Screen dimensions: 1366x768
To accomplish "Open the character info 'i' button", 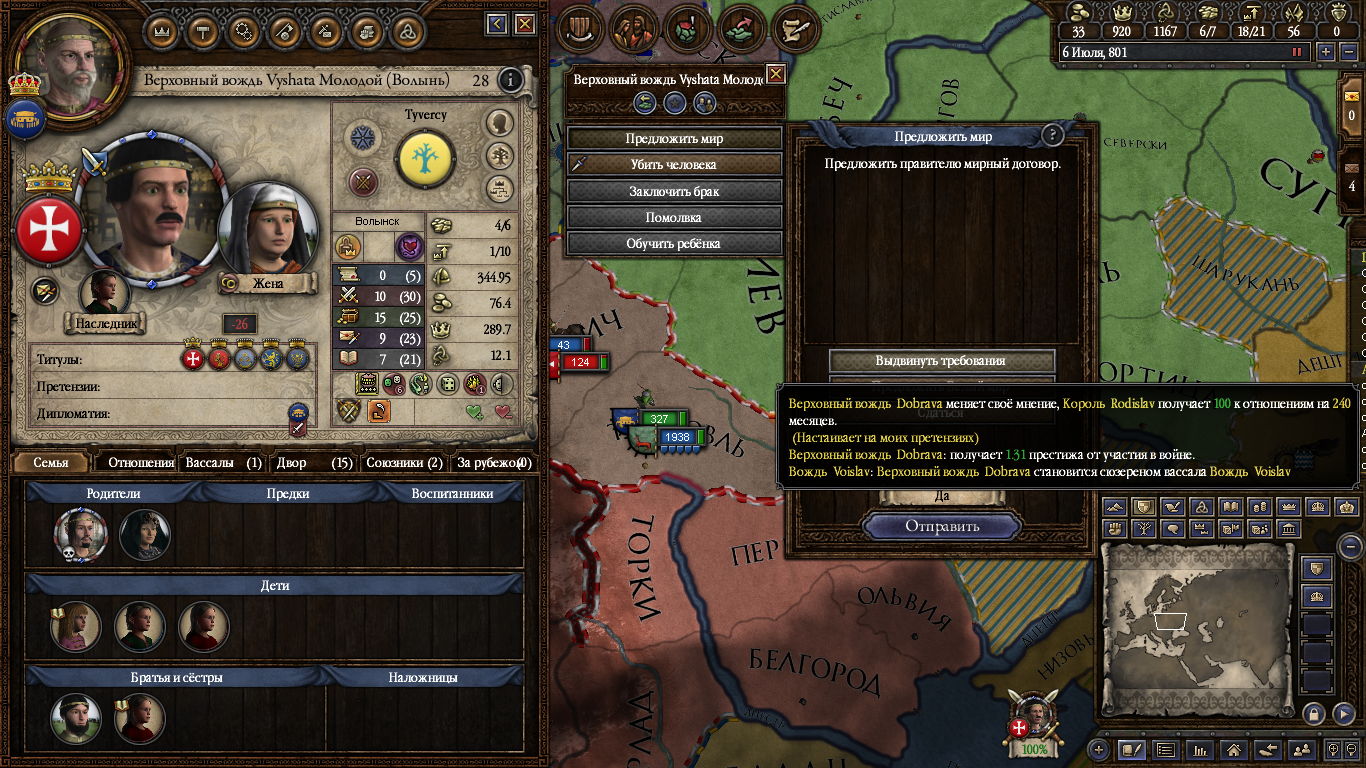I will click(x=511, y=80).
